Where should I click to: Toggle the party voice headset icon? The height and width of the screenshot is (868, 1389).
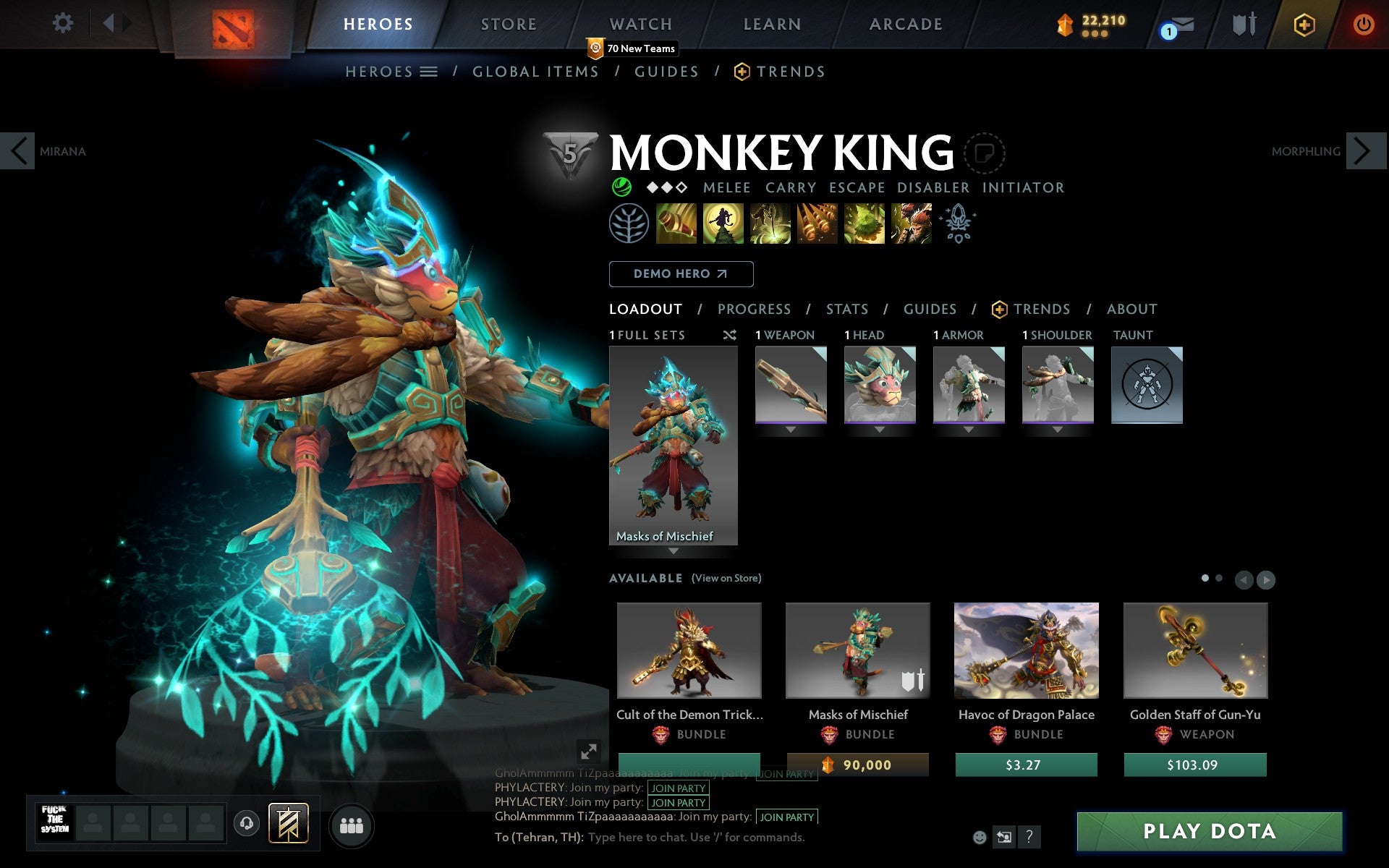247,823
